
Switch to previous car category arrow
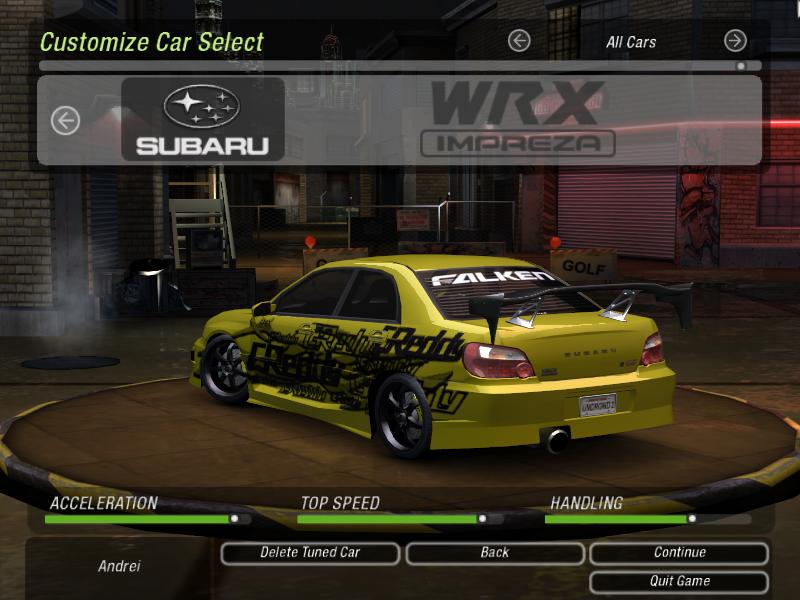coord(518,41)
